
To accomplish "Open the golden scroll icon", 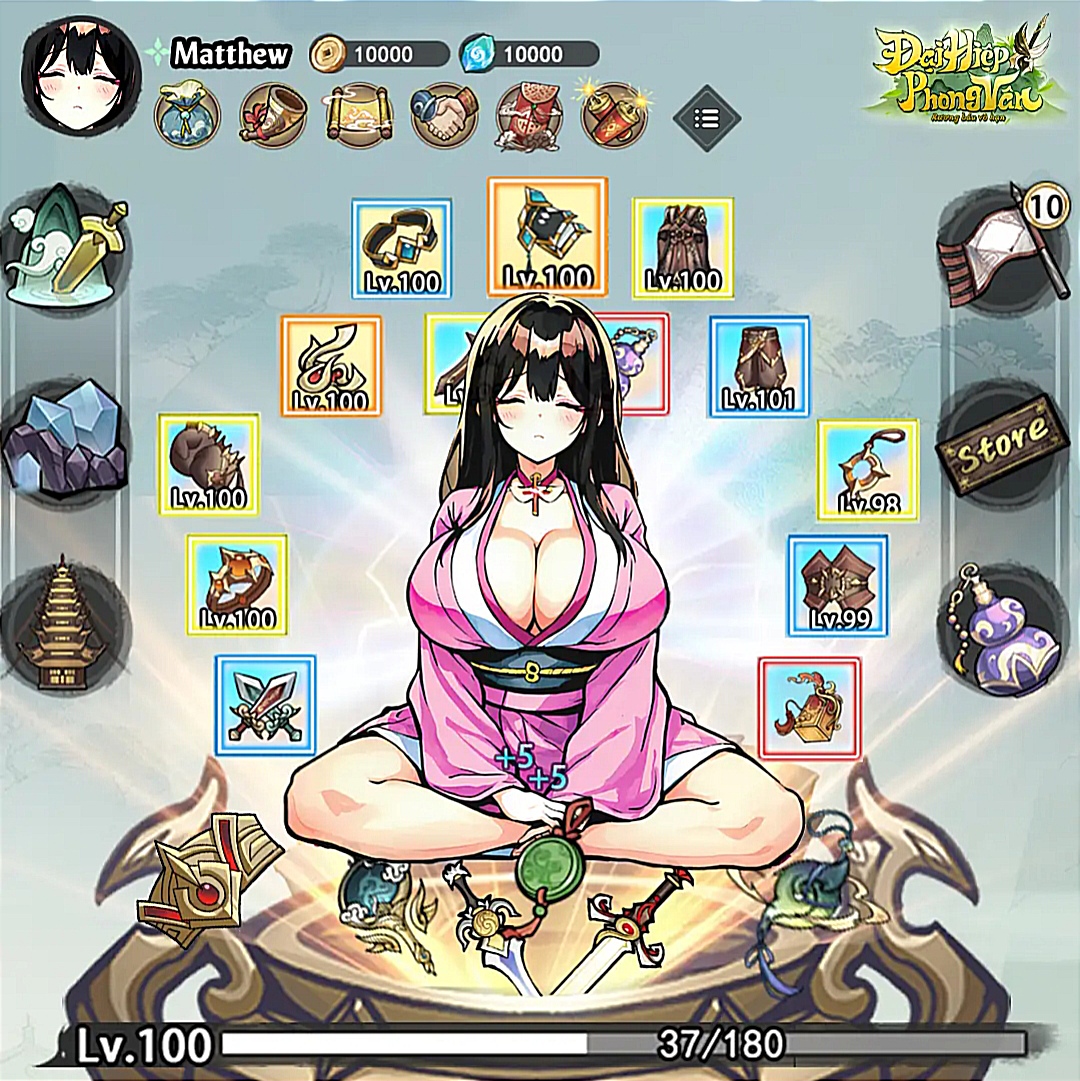I will [358, 115].
